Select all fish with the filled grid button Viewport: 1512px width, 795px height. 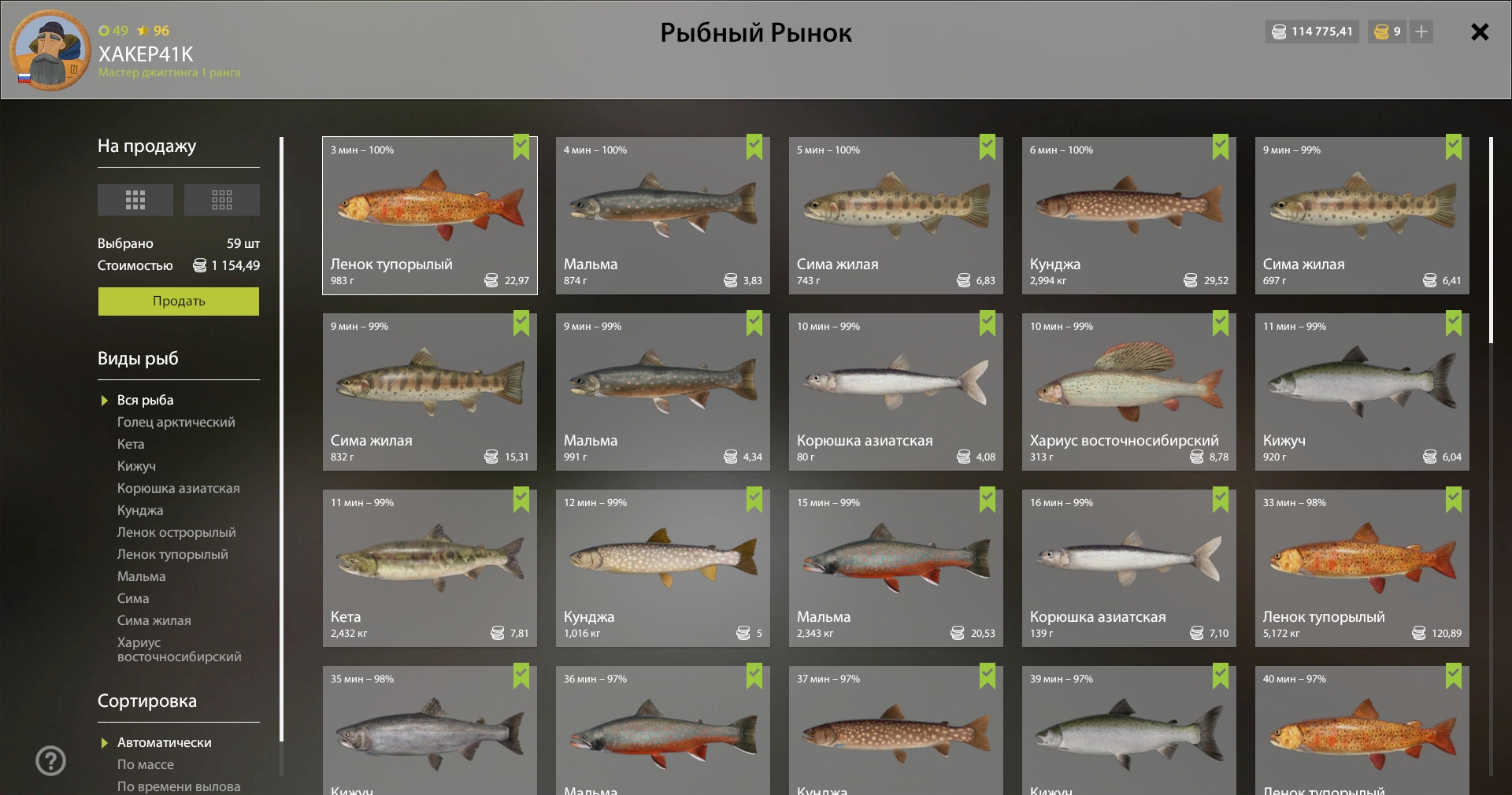click(x=135, y=200)
